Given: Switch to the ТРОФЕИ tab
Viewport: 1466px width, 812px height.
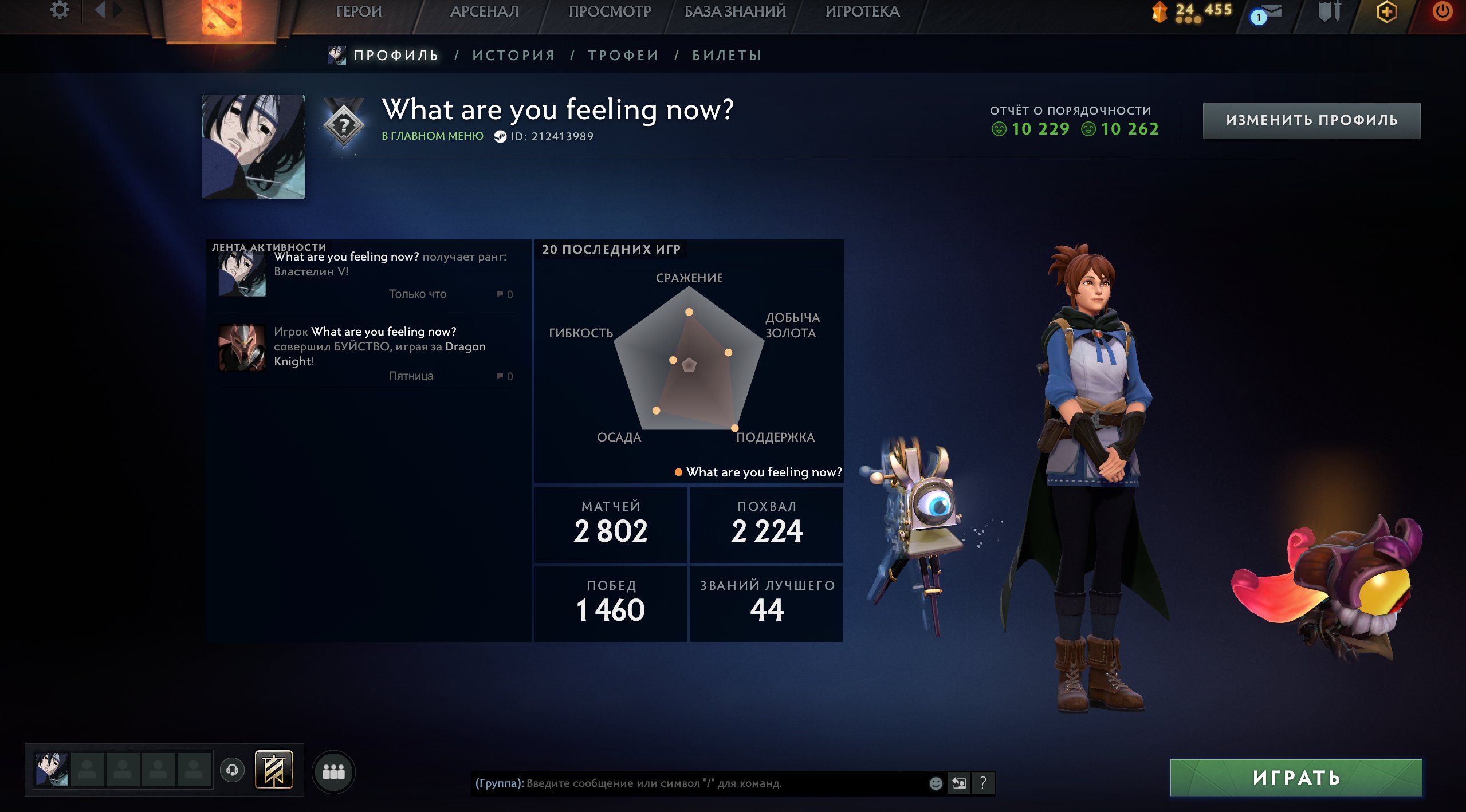Looking at the screenshot, I should 623,55.
